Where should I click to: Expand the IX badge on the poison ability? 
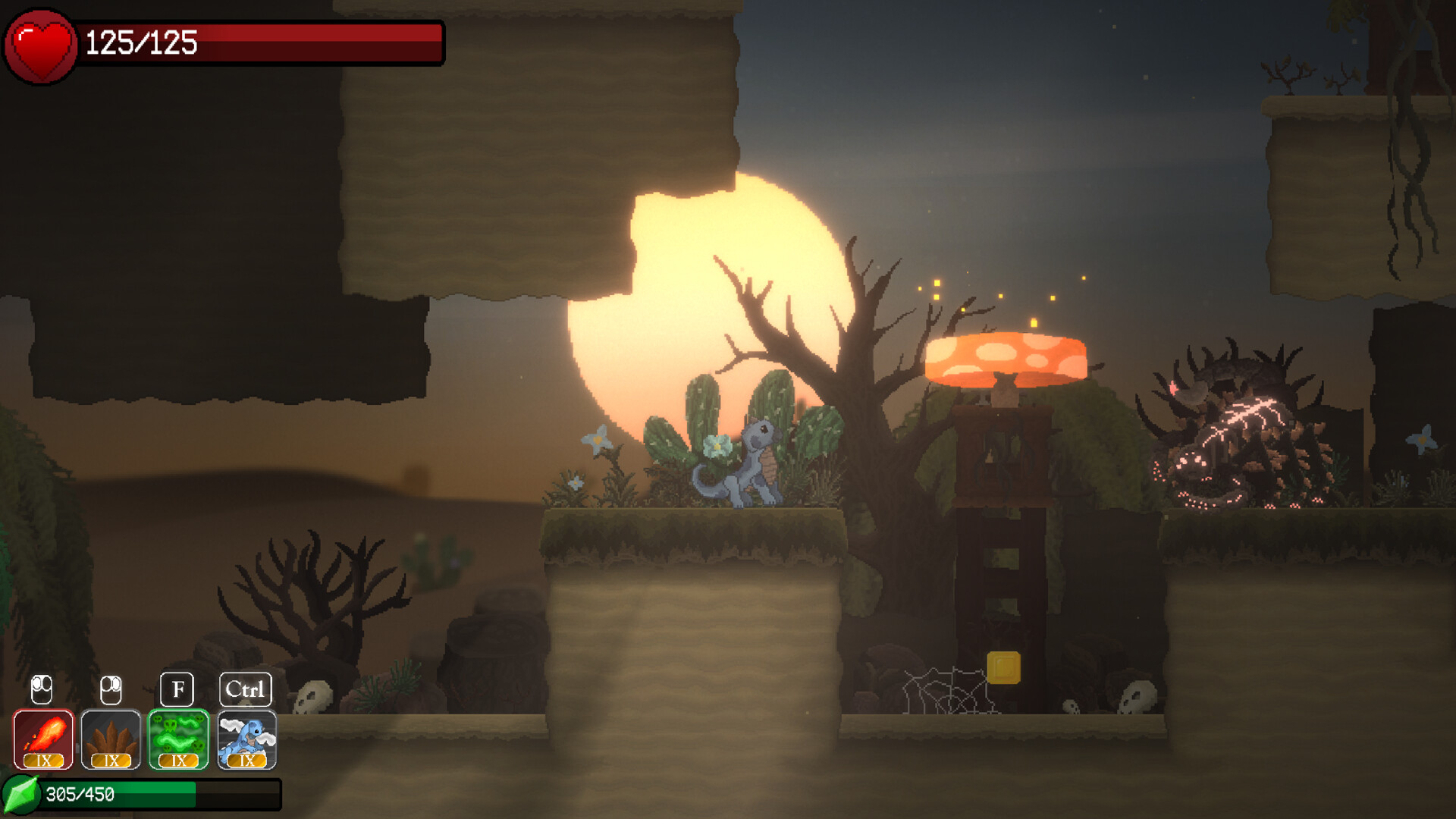[178, 761]
